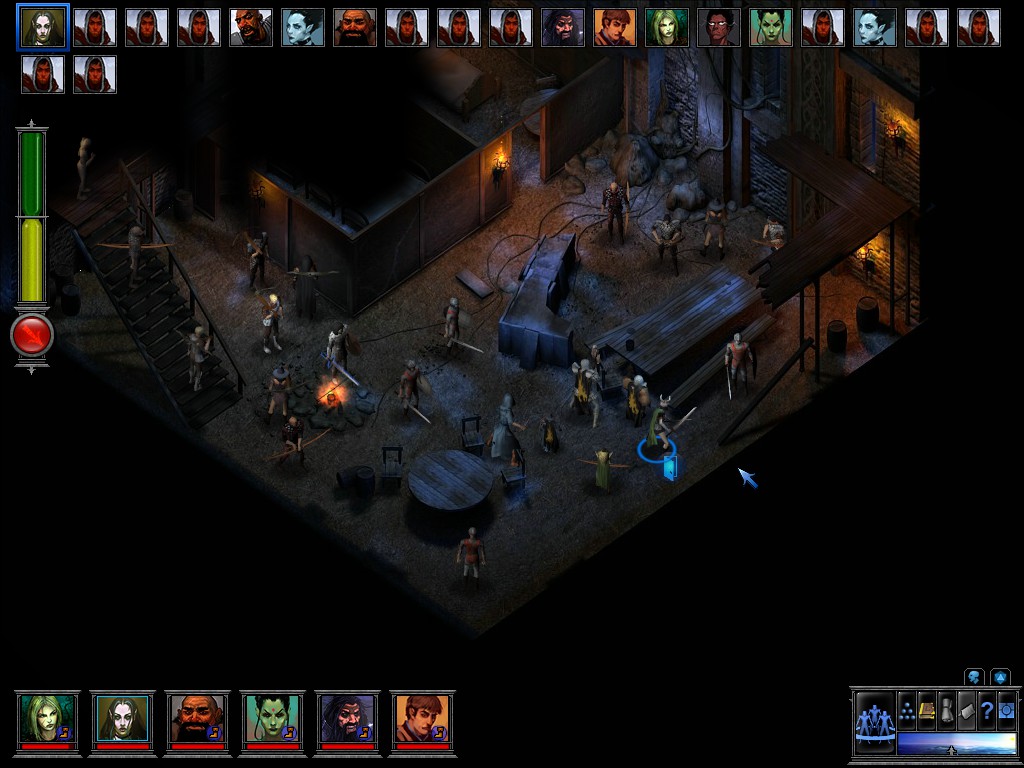Image resolution: width=1024 pixels, height=768 pixels.
Task: Open help with the question mark
Action: click(x=987, y=711)
